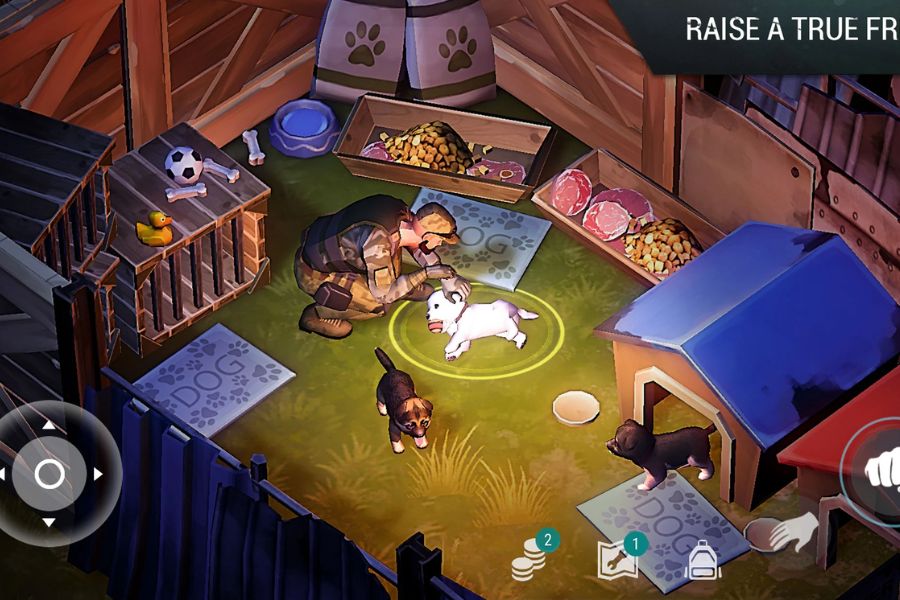
Task: Tap the center circle of the movement joystick
Action: 49,474
